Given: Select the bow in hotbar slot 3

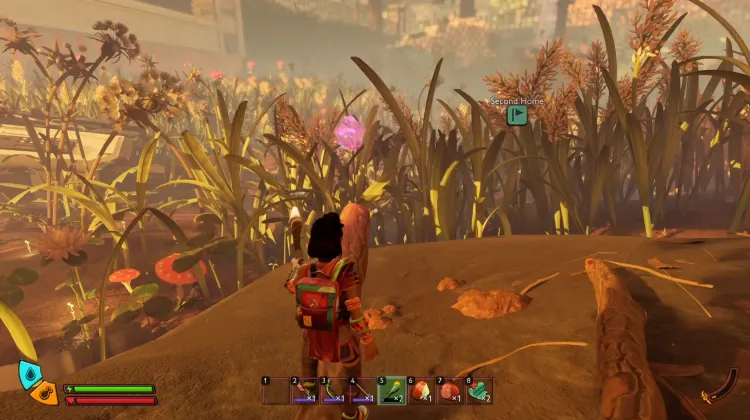Looking at the screenshot, I should [x=334, y=391].
